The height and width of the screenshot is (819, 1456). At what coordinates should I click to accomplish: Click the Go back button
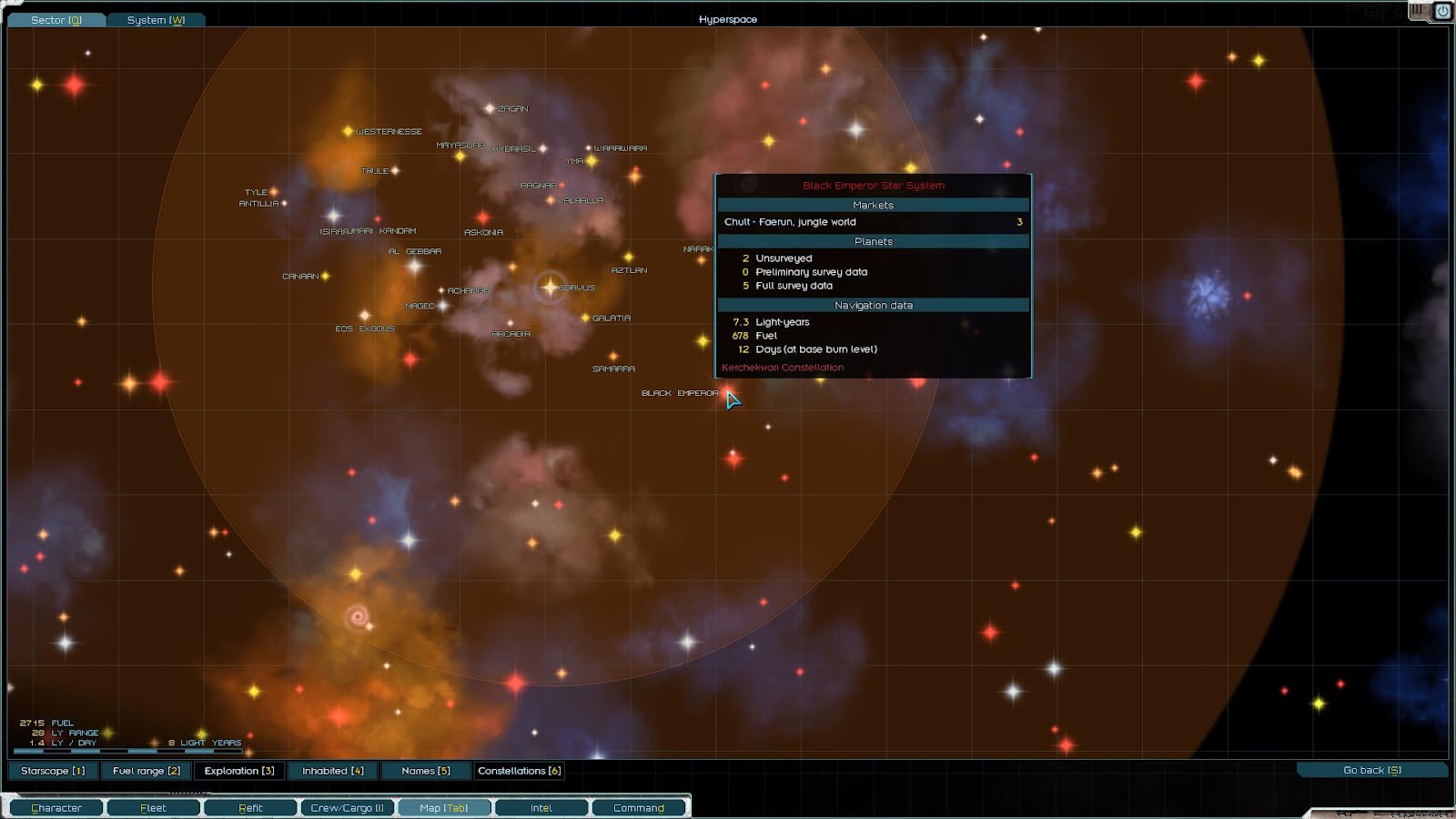(1371, 770)
